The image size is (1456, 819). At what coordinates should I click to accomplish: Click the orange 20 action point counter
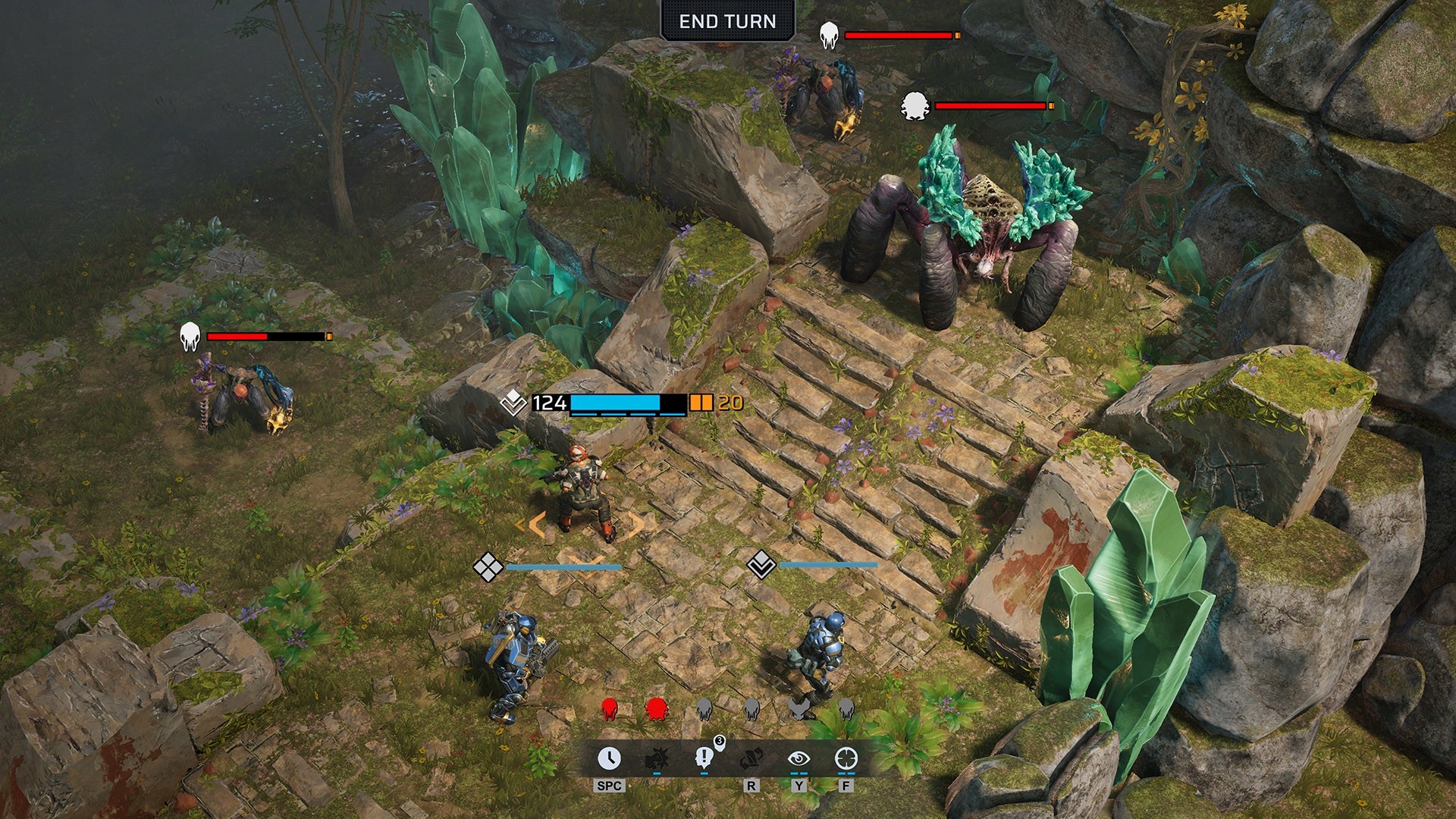pos(730,403)
